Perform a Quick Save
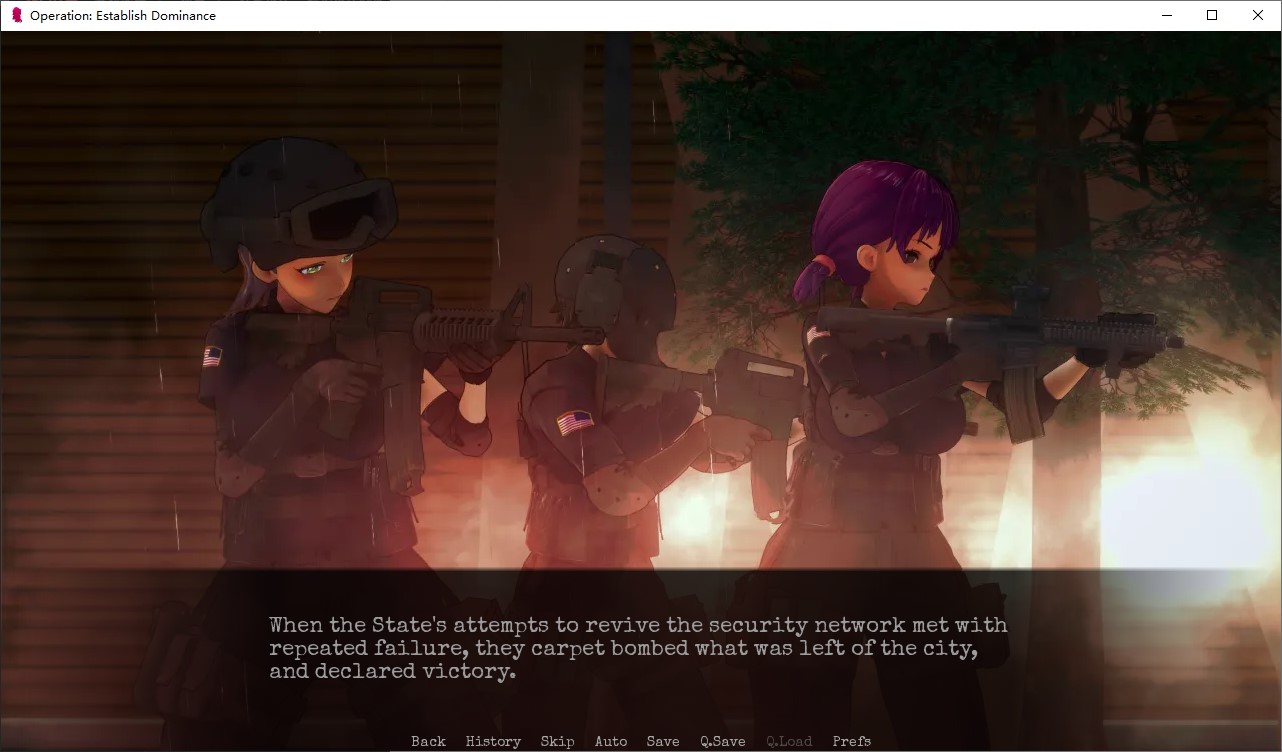Screen dimensions: 1282x752 pyautogui.click(x=722, y=741)
